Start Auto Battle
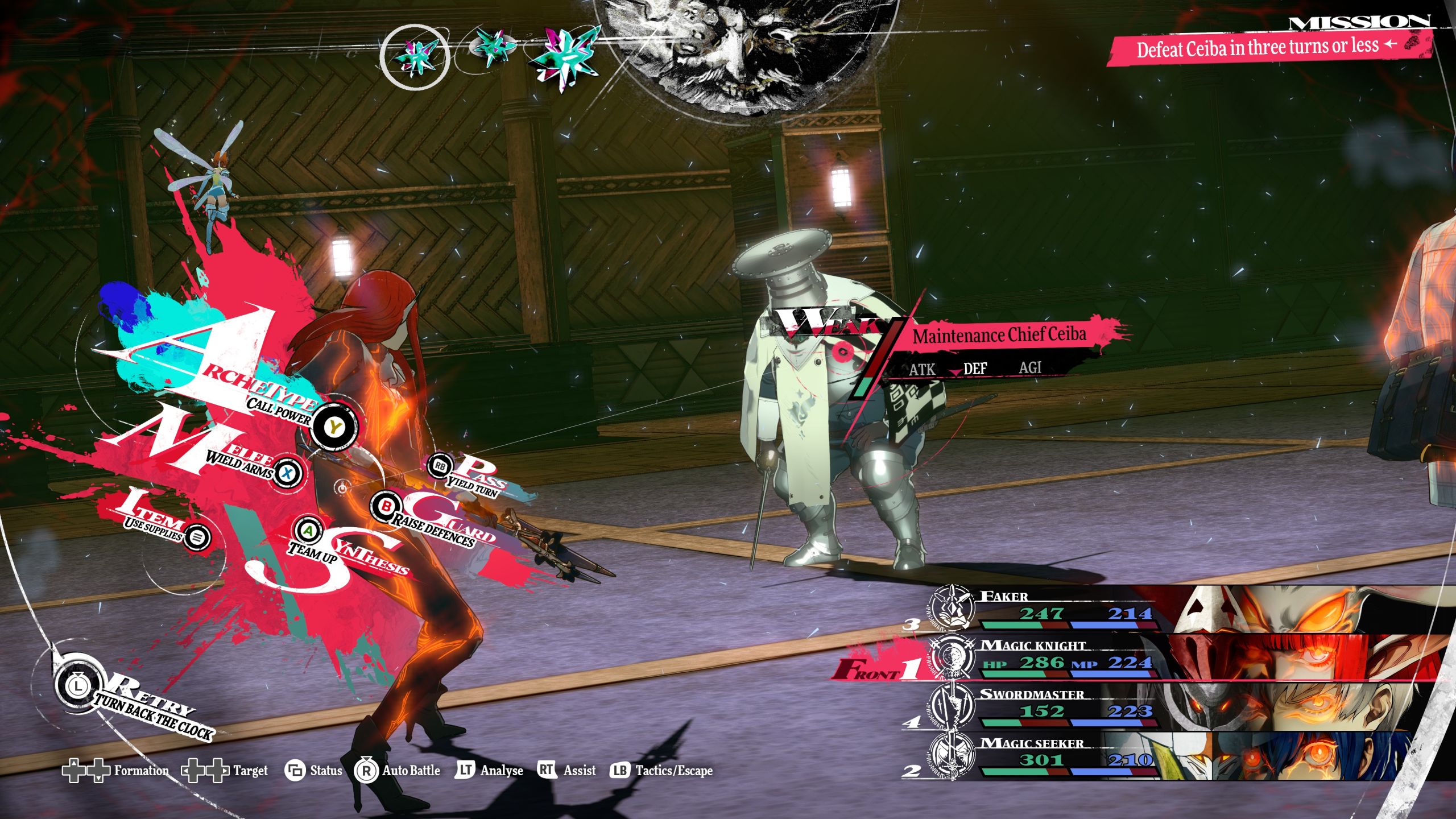Image resolution: width=1456 pixels, height=819 pixels. coord(398,771)
